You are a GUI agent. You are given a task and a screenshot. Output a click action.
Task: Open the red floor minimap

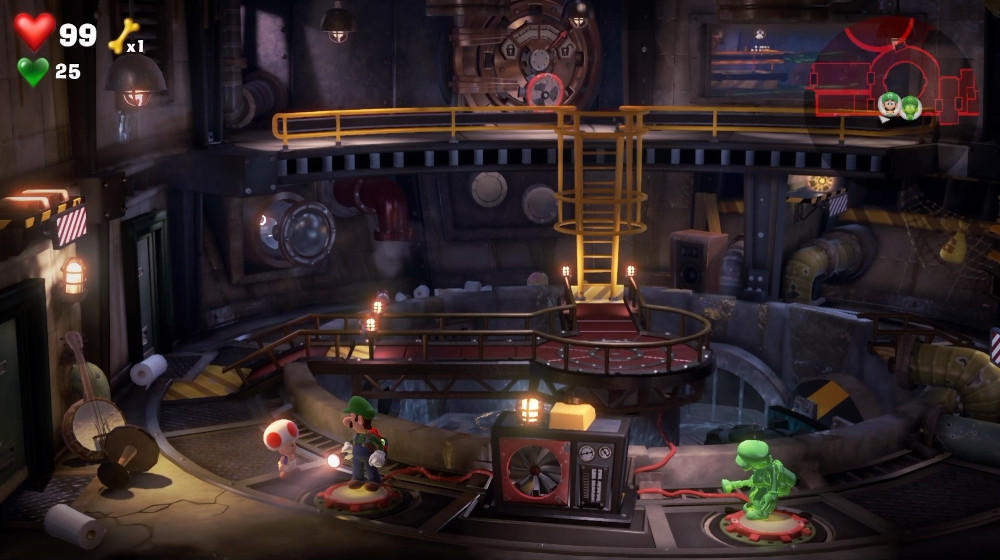[x=890, y=75]
